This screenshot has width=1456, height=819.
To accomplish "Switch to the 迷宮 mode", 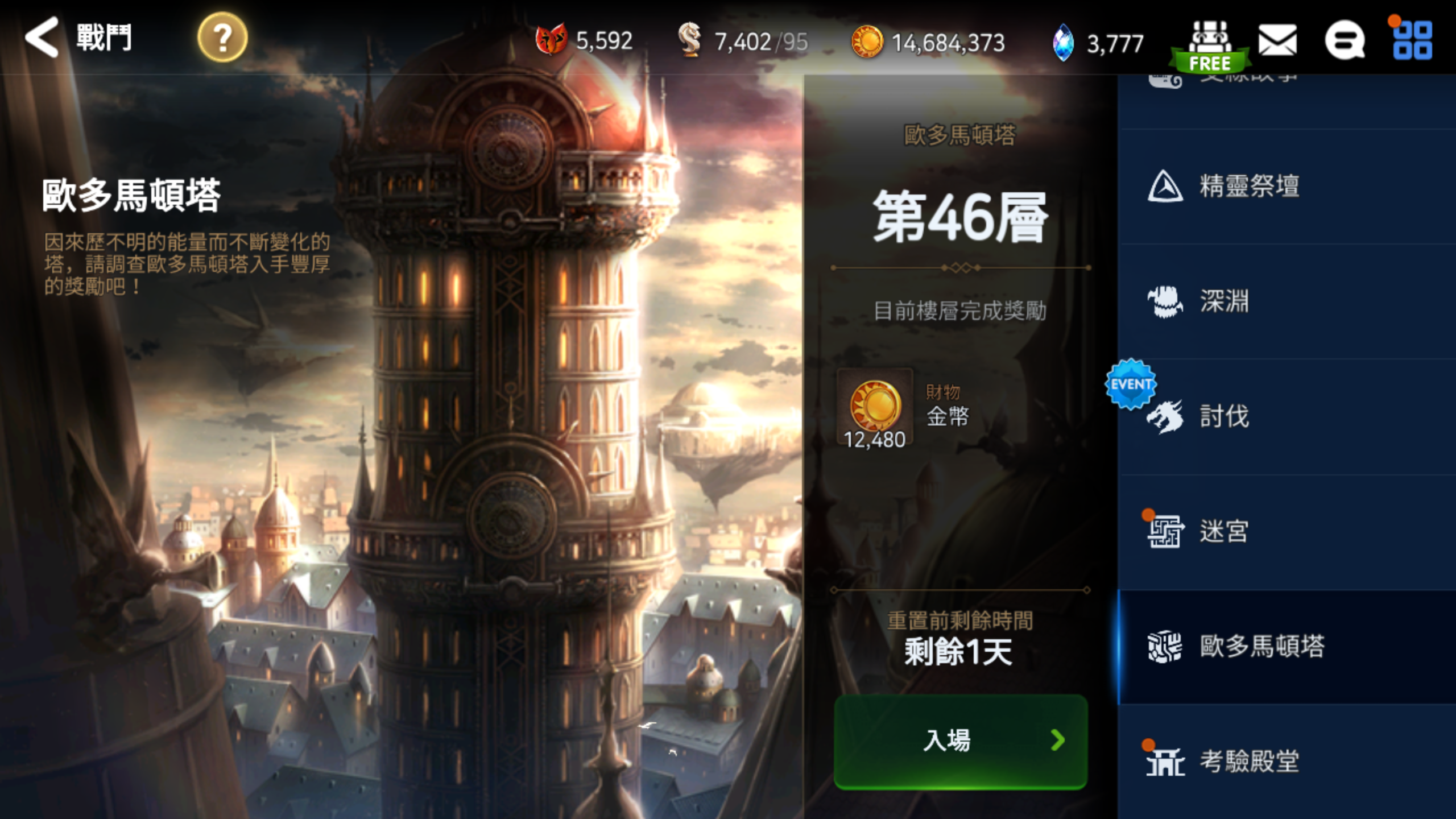I will click(x=1225, y=531).
